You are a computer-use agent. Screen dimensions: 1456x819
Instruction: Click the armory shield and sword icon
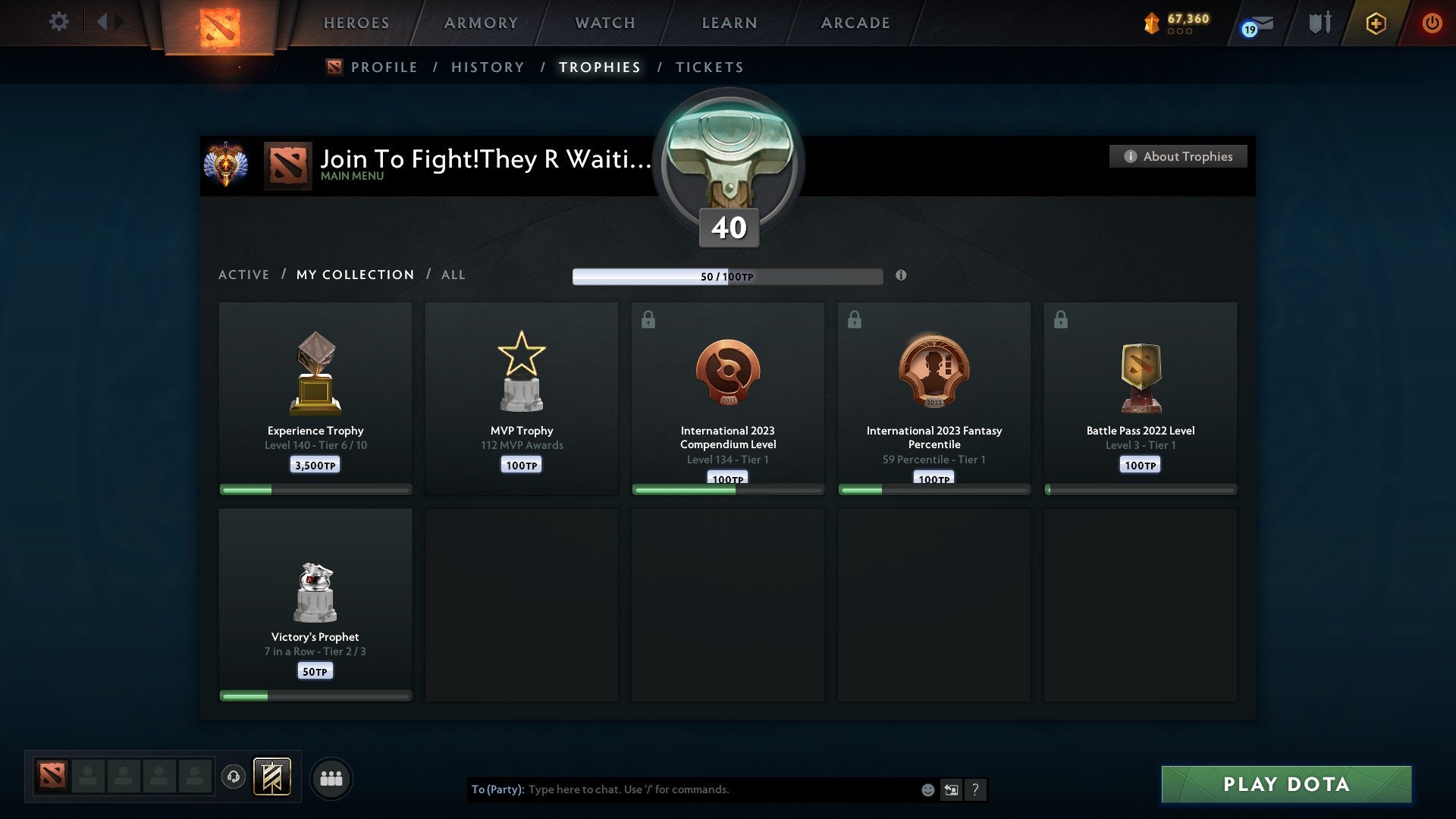(1318, 23)
